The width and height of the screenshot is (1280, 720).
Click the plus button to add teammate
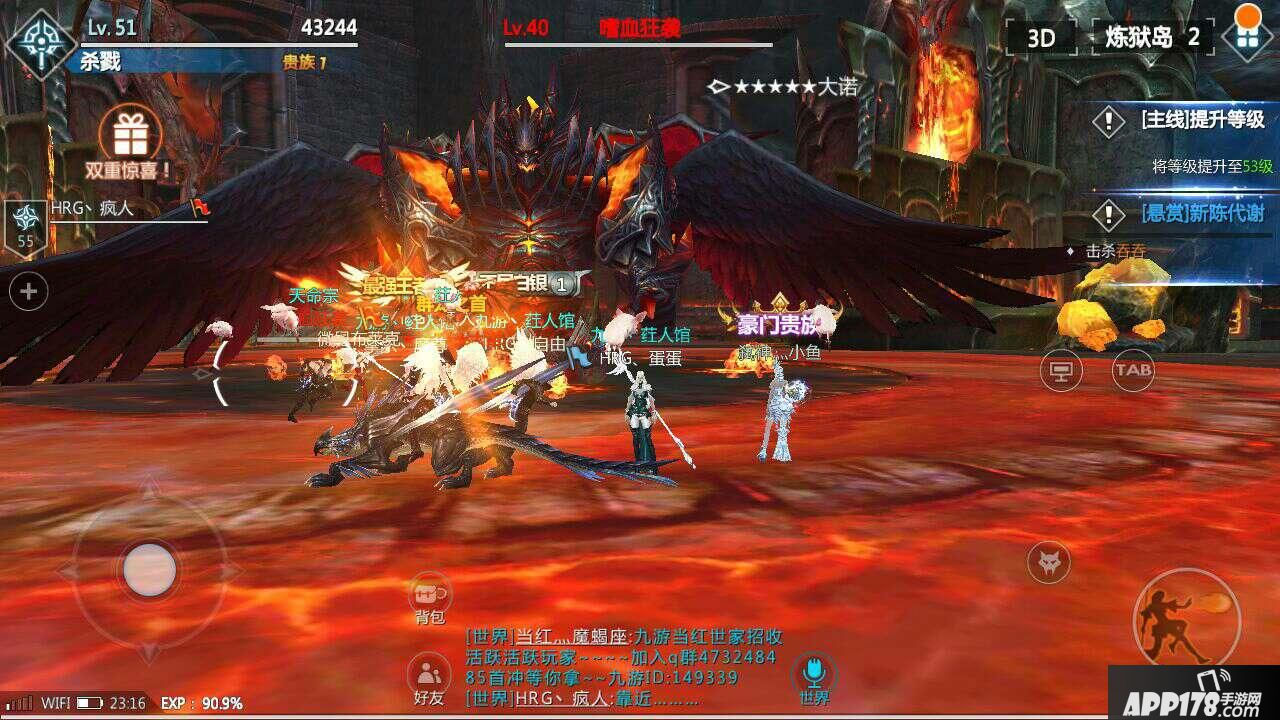click(28, 292)
